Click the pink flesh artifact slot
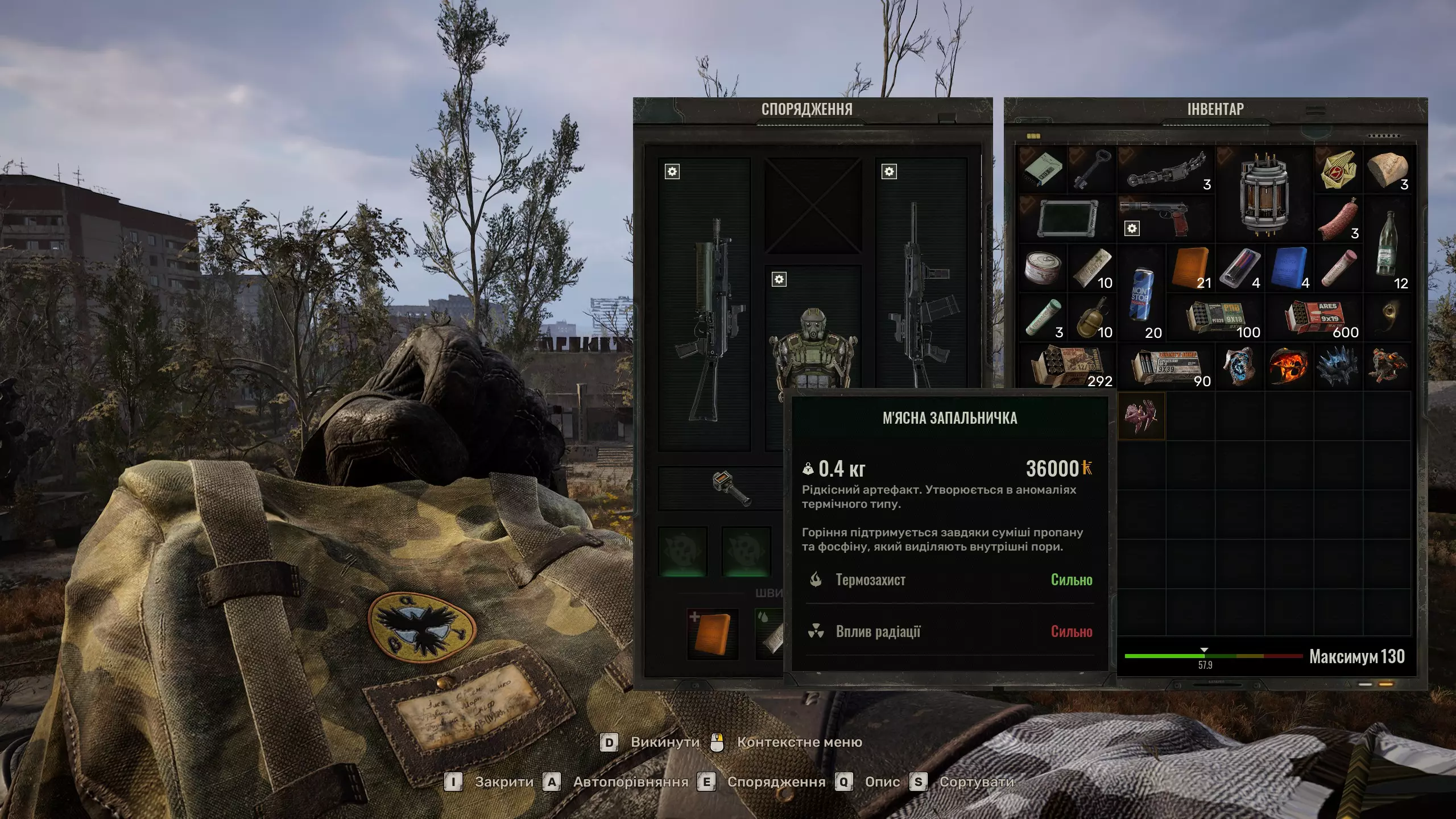 (x=1141, y=416)
